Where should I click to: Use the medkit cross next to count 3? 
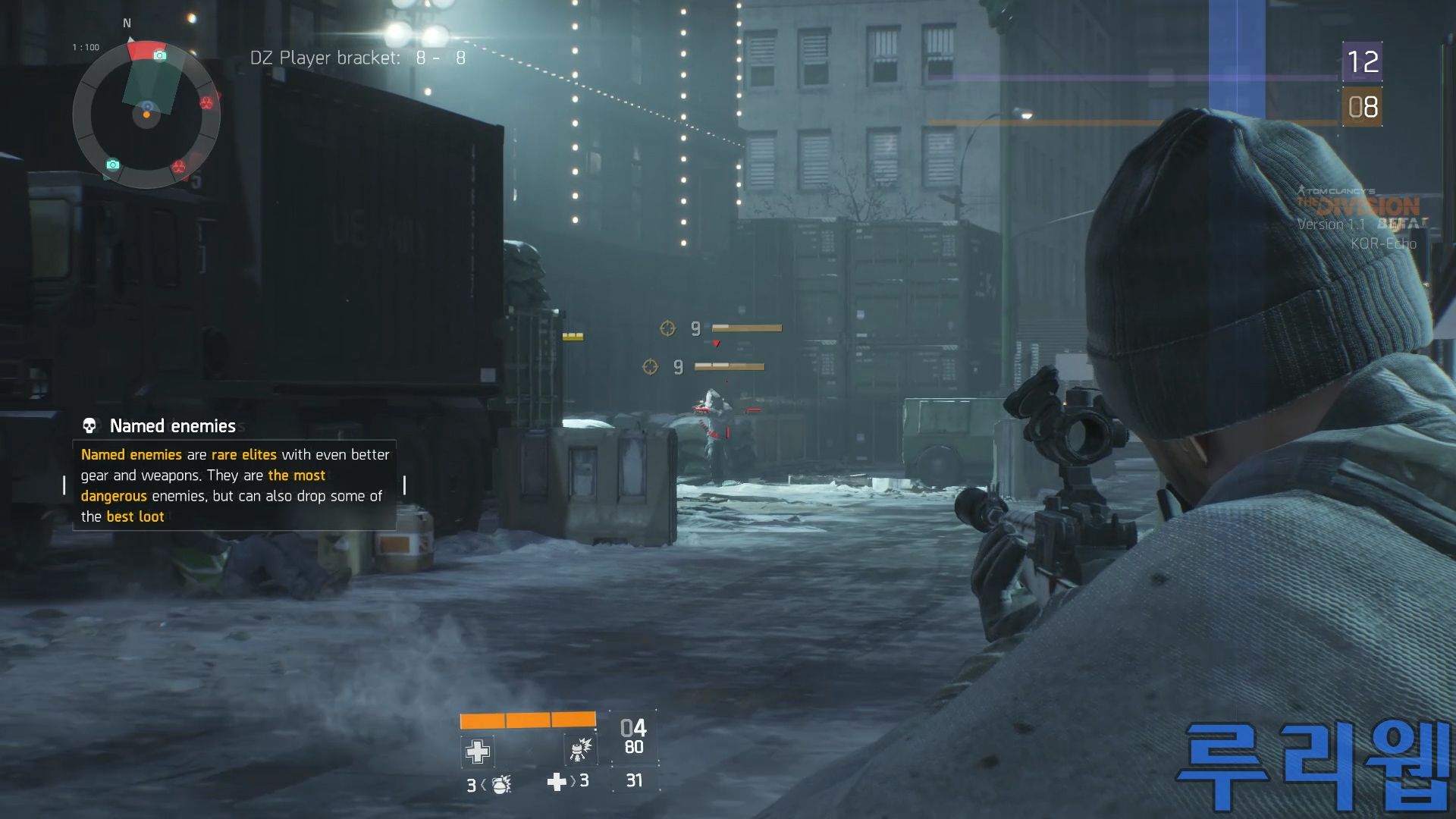tap(557, 782)
